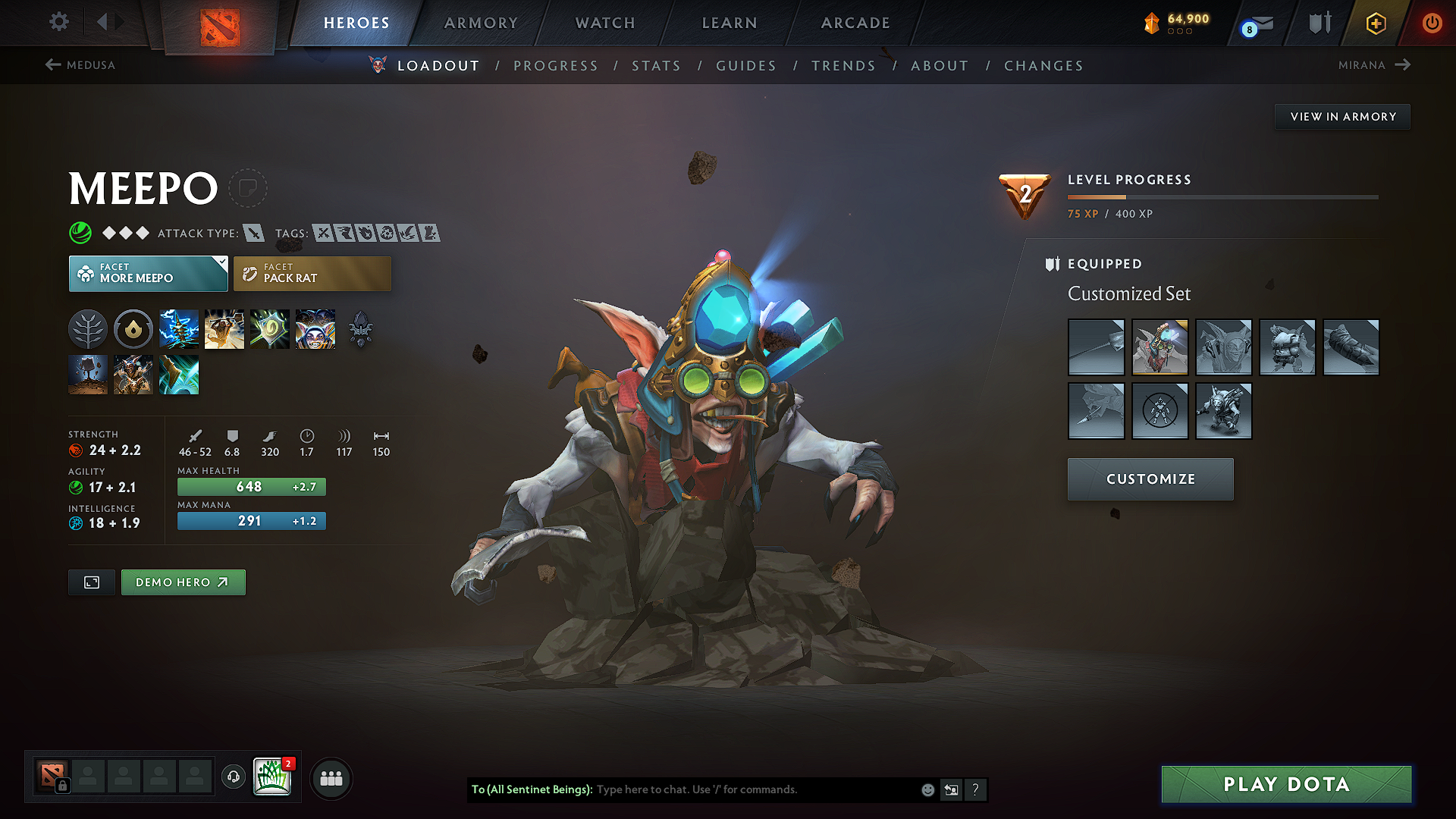Select the Dig ability icon
This screenshot has width=1456, height=819.
pyautogui.click(x=88, y=375)
